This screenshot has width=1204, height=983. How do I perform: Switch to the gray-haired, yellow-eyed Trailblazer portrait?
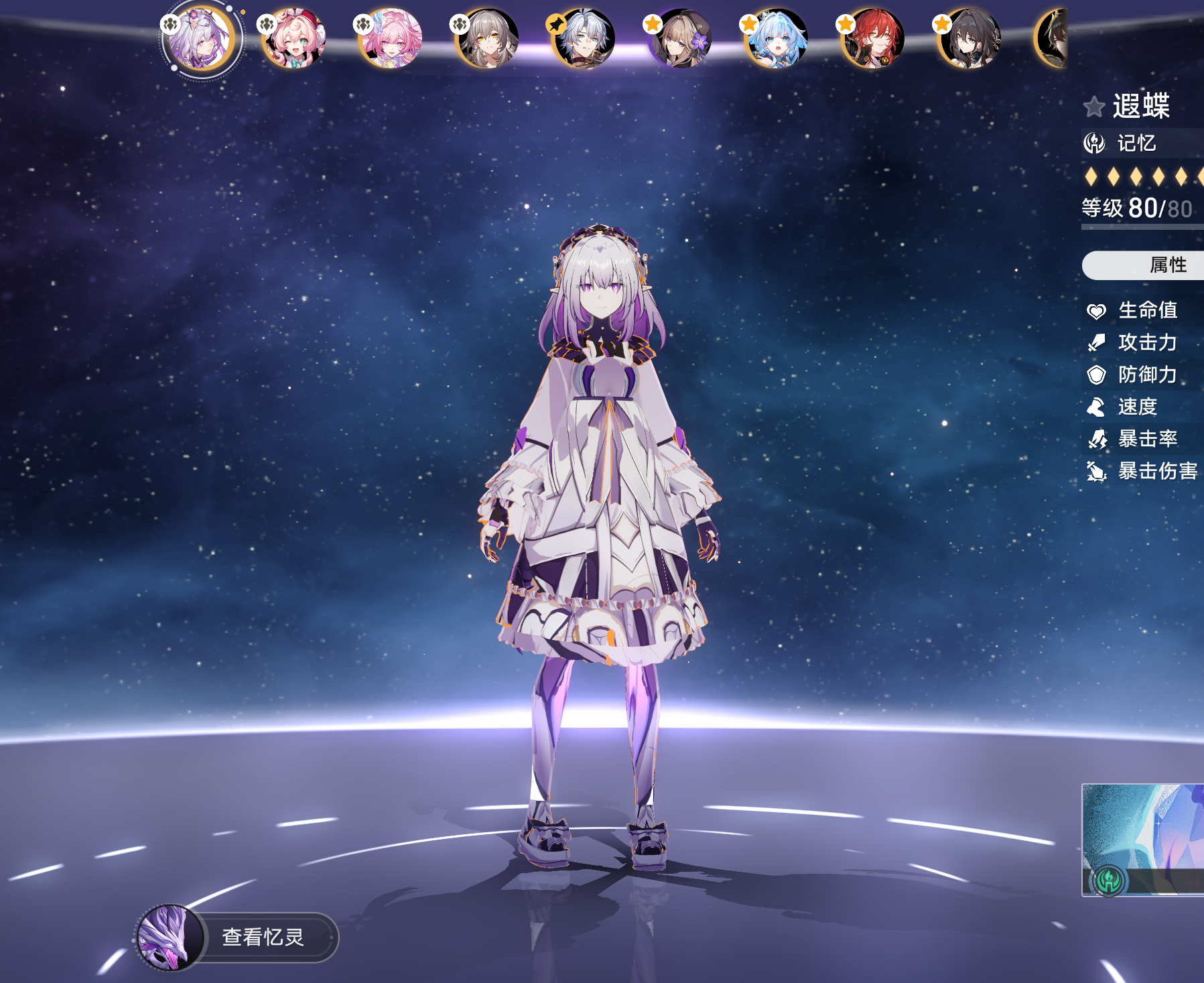tap(487, 39)
